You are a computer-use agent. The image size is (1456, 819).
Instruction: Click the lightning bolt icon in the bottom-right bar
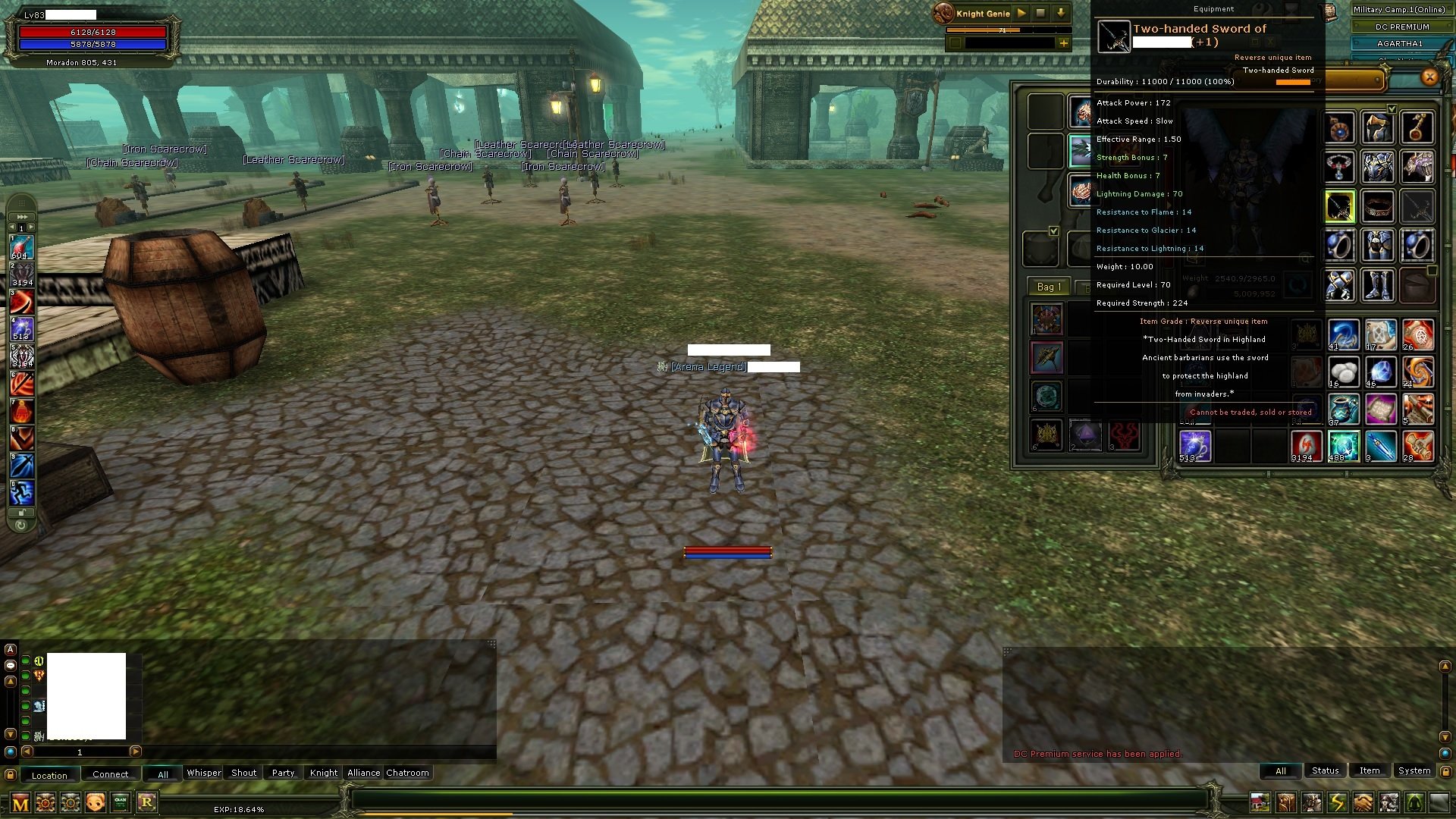click(1336, 802)
